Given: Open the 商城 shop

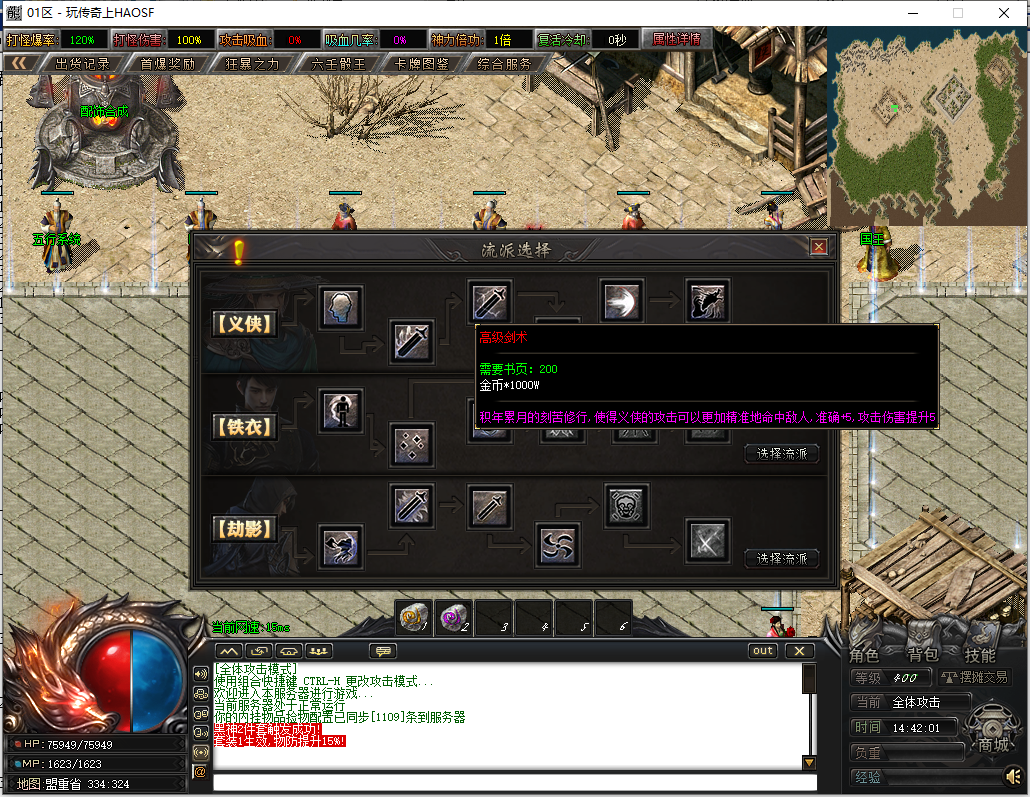Looking at the screenshot, I should 993,744.
